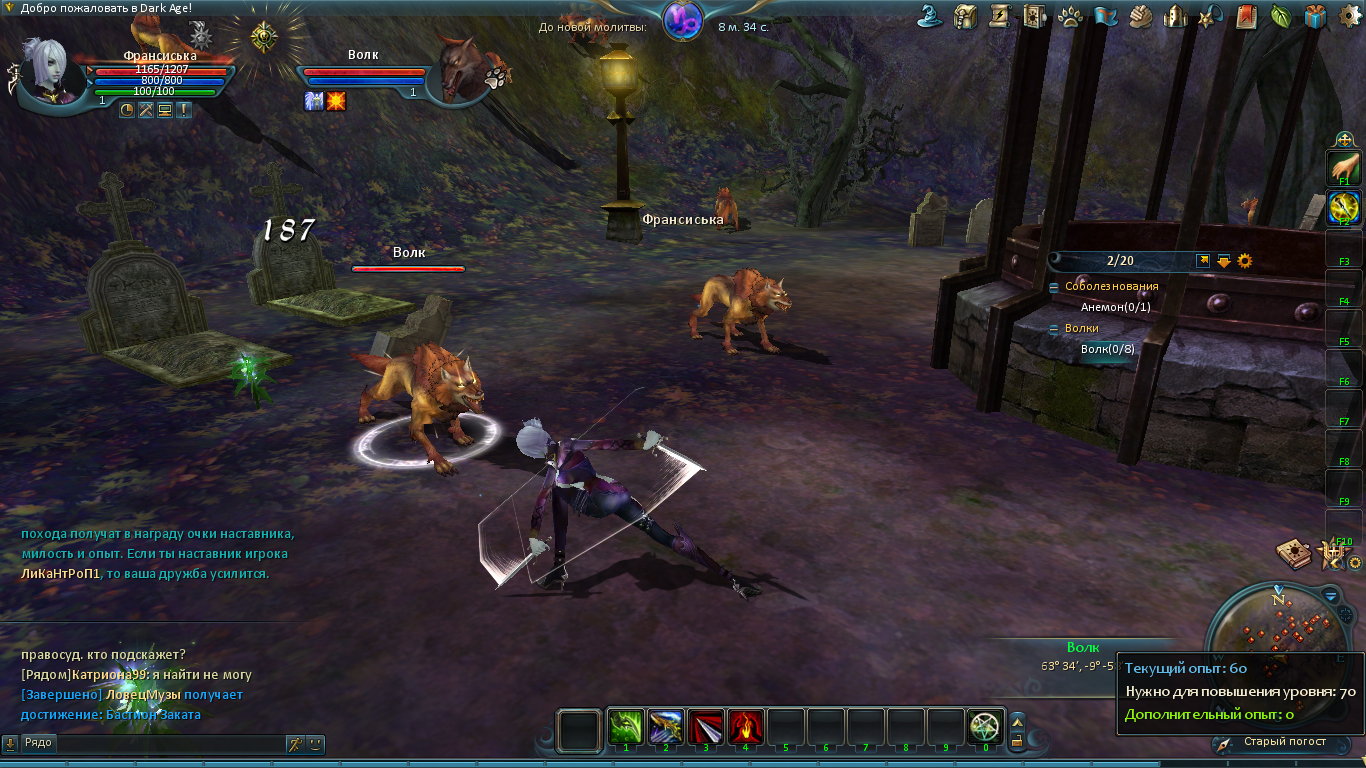
Task: Open the lightning scroll skills menu
Action: [x=999, y=16]
